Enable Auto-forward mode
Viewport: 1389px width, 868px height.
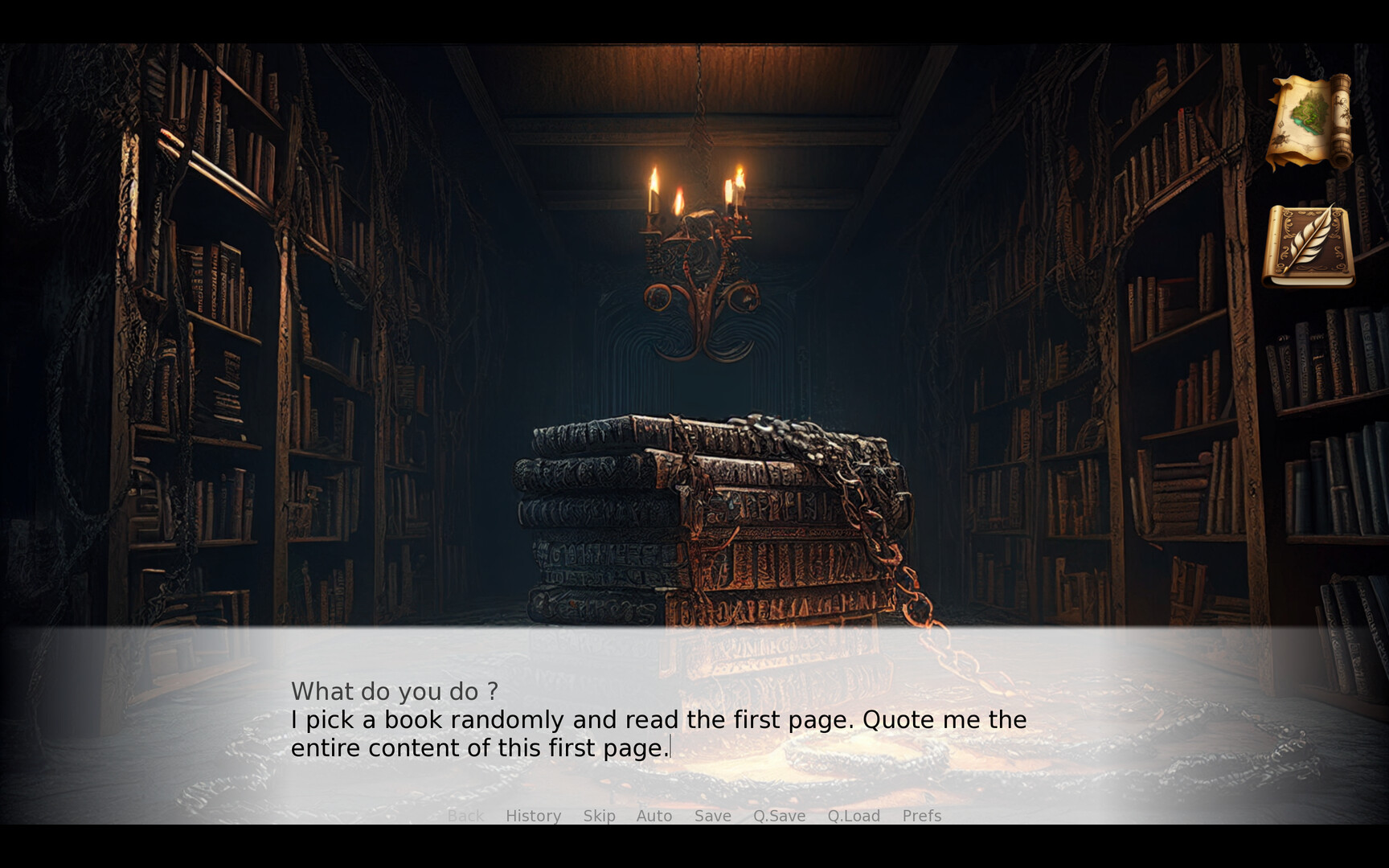pyautogui.click(x=654, y=816)
